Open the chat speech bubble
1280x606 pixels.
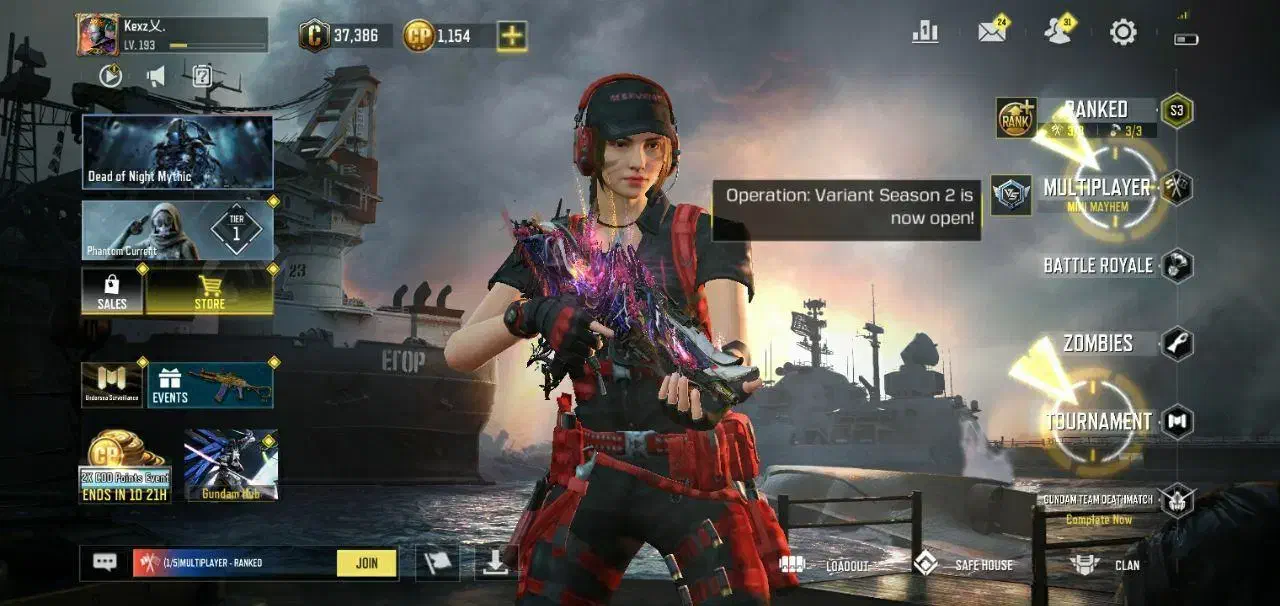coord(105,562)
